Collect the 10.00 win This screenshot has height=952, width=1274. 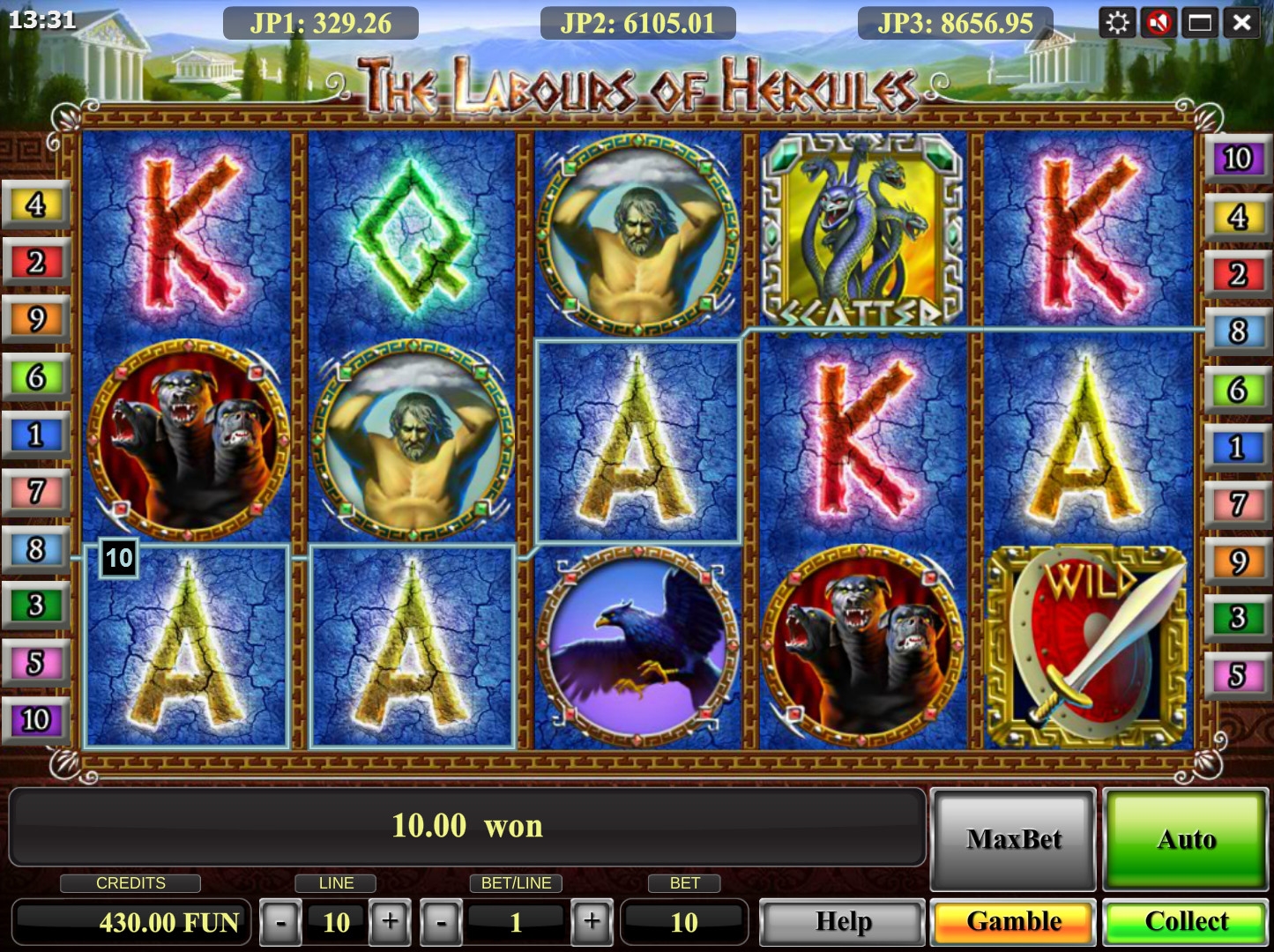pos(1186,921)
